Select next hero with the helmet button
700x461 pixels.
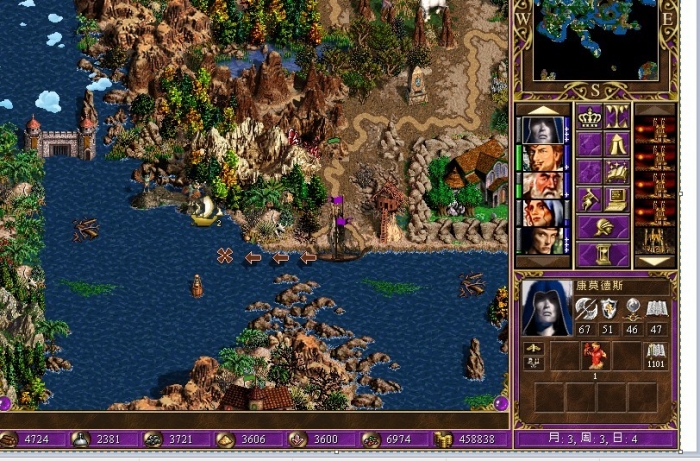tap(603, 227)
